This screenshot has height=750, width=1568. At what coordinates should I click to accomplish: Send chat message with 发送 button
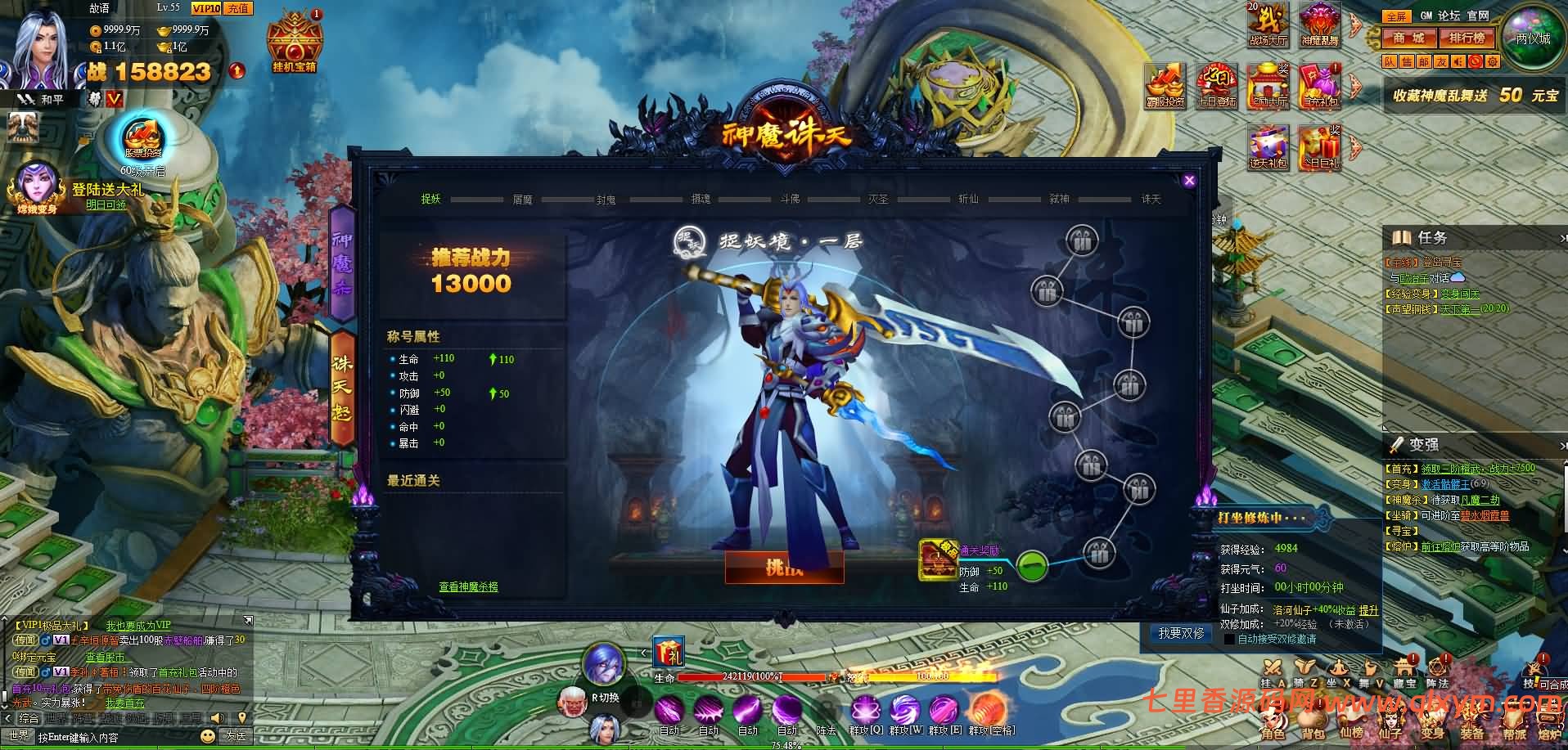tap(237, 736)
